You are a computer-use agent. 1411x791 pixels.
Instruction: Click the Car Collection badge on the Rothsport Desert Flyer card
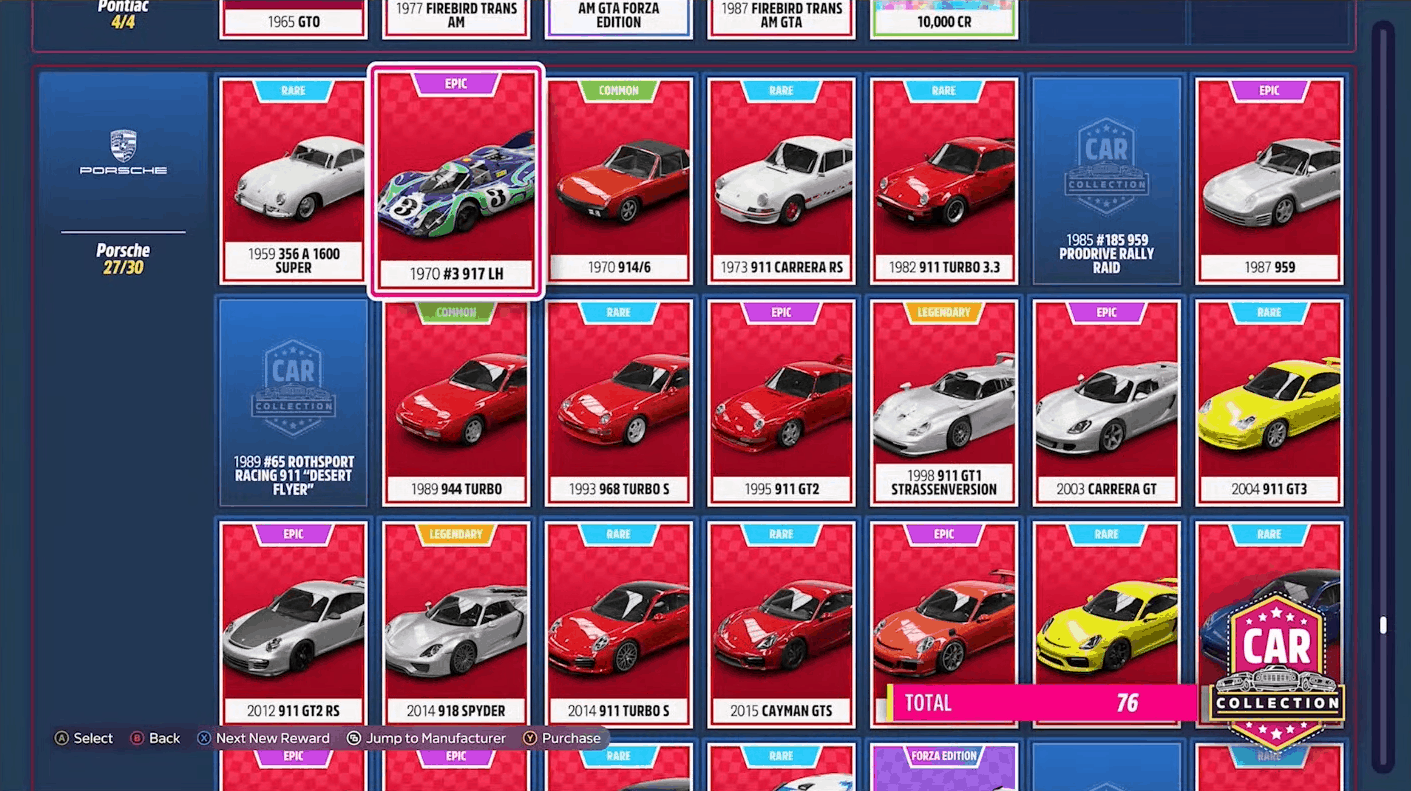pos(292,385)
